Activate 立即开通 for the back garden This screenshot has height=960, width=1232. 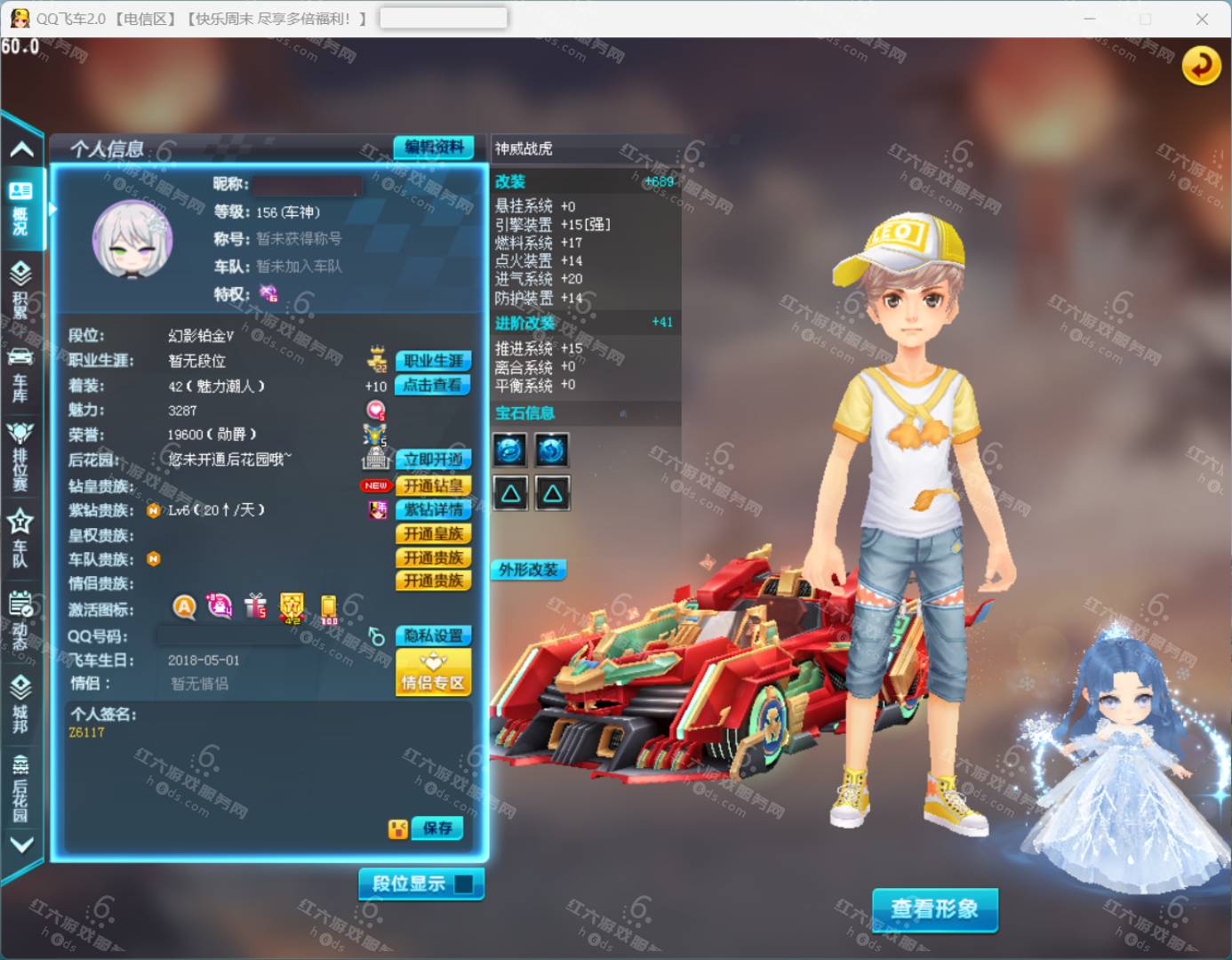pos(433,460)
